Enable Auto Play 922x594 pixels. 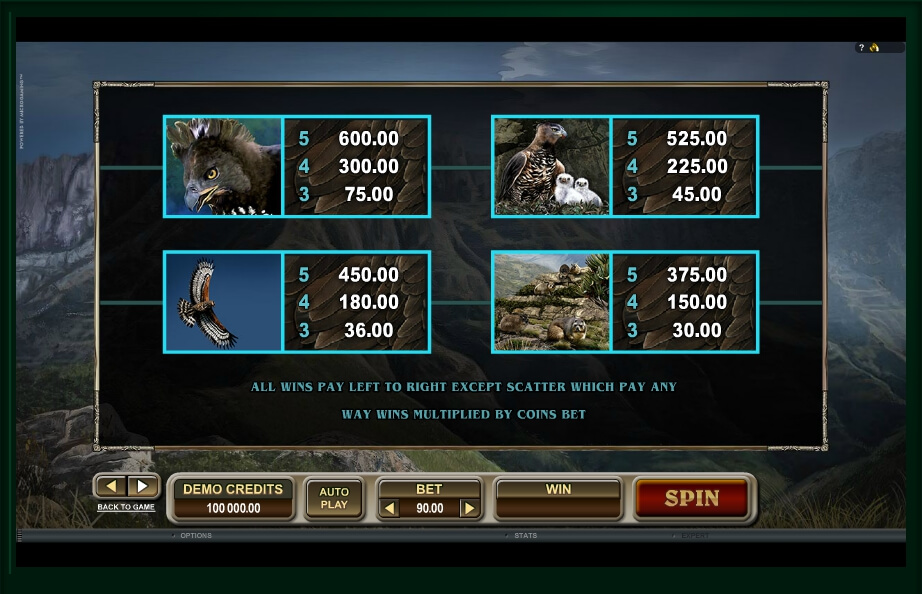(x=334, y=498)
